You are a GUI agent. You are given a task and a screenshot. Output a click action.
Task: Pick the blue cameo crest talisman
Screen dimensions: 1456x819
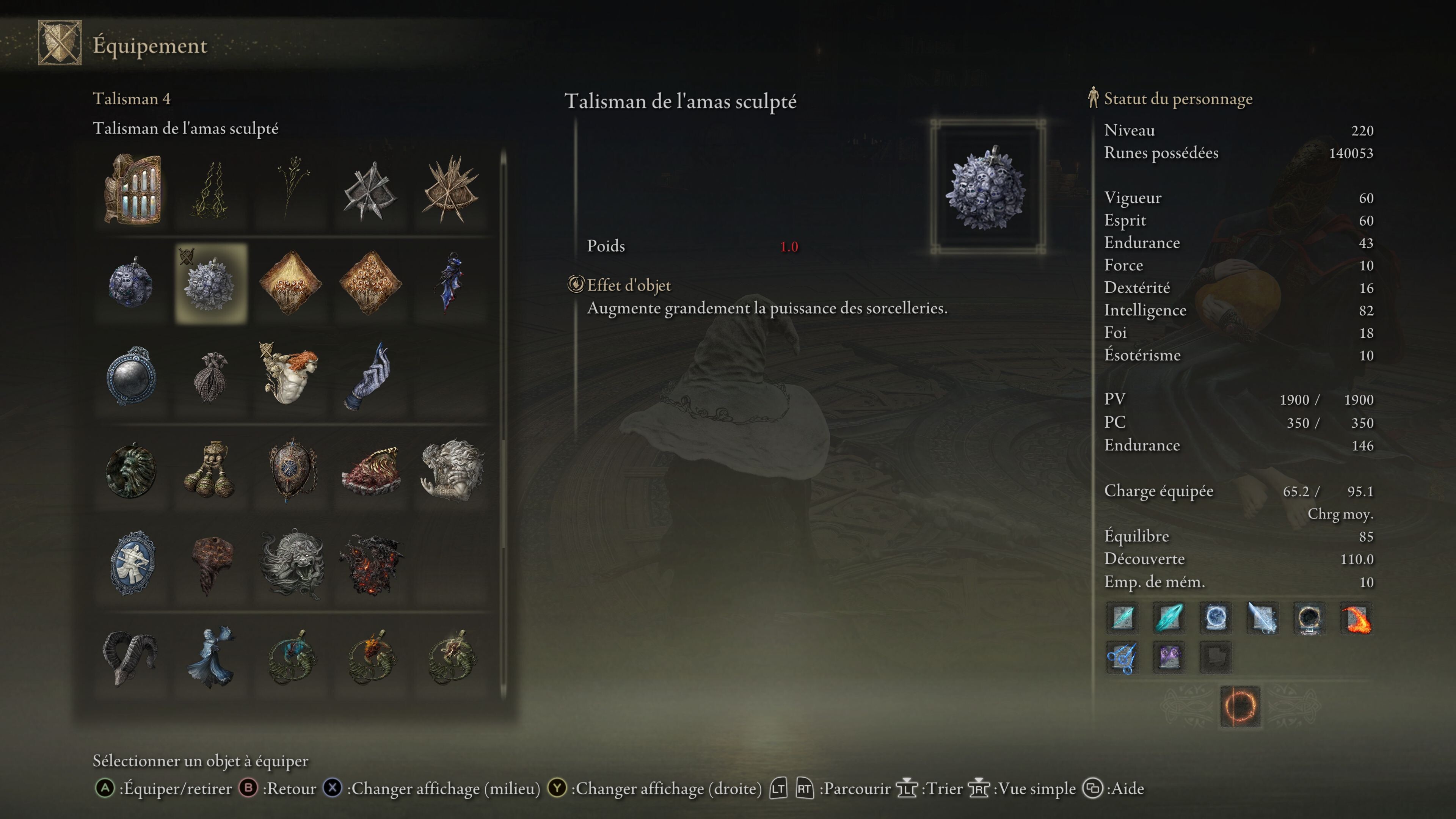pyautogui.click(x=133, y=563)
